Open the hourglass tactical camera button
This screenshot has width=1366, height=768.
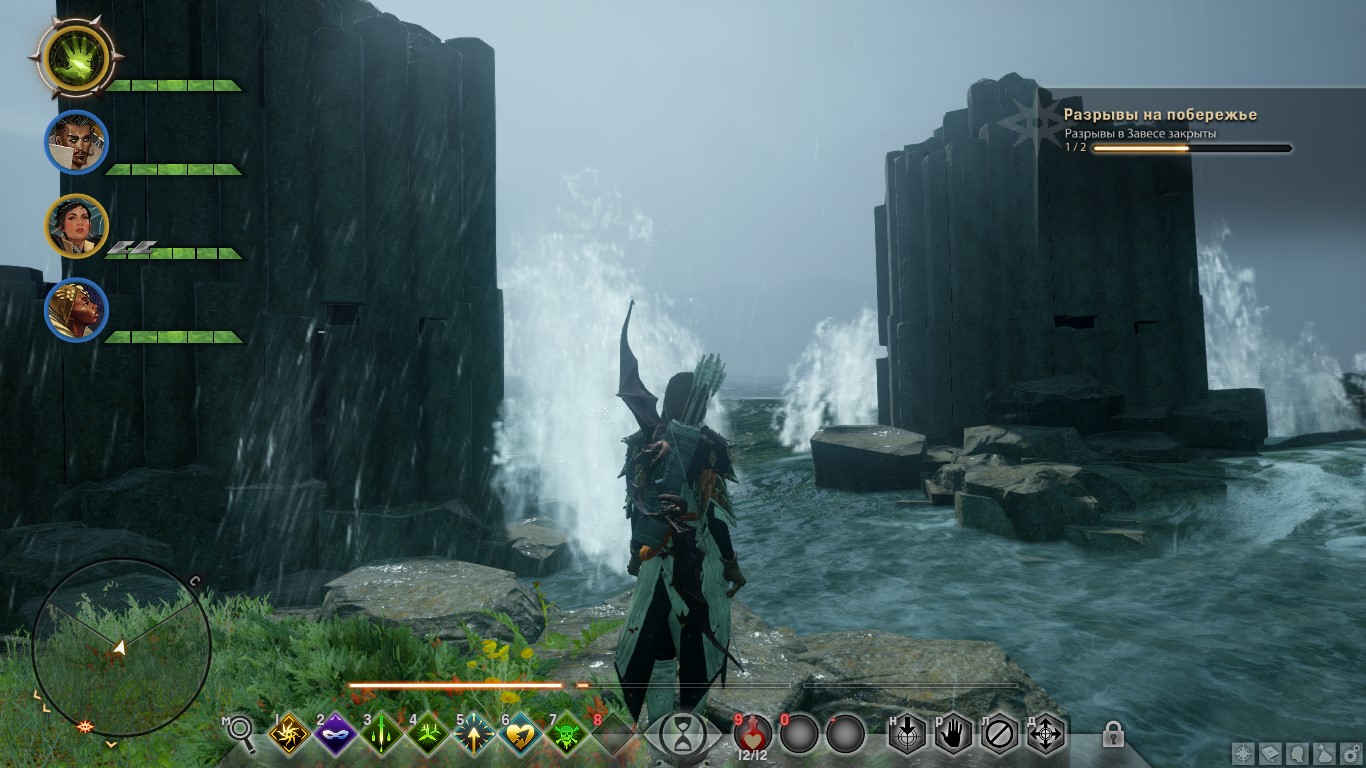[682, 735]
